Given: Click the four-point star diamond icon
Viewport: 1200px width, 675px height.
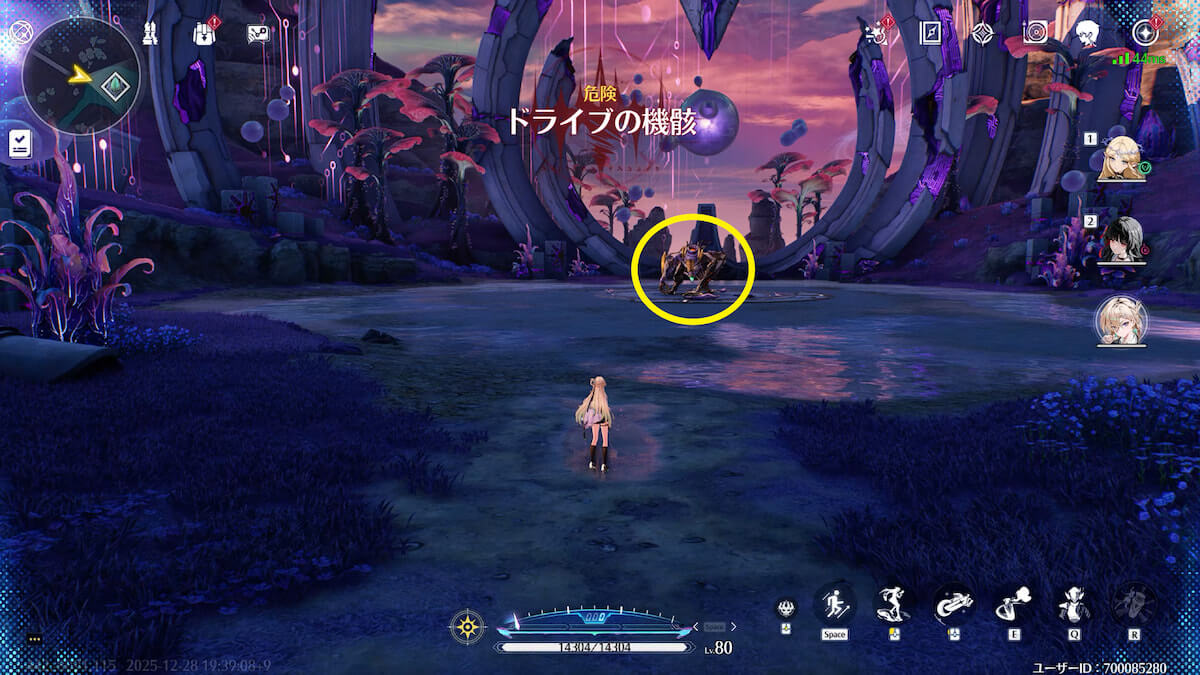Looking at the screenshot, I should (984, 33).
